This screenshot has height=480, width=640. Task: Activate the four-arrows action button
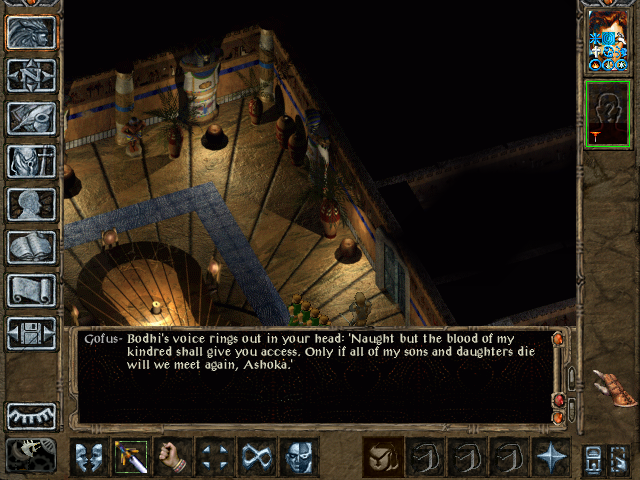click(215, 457)
